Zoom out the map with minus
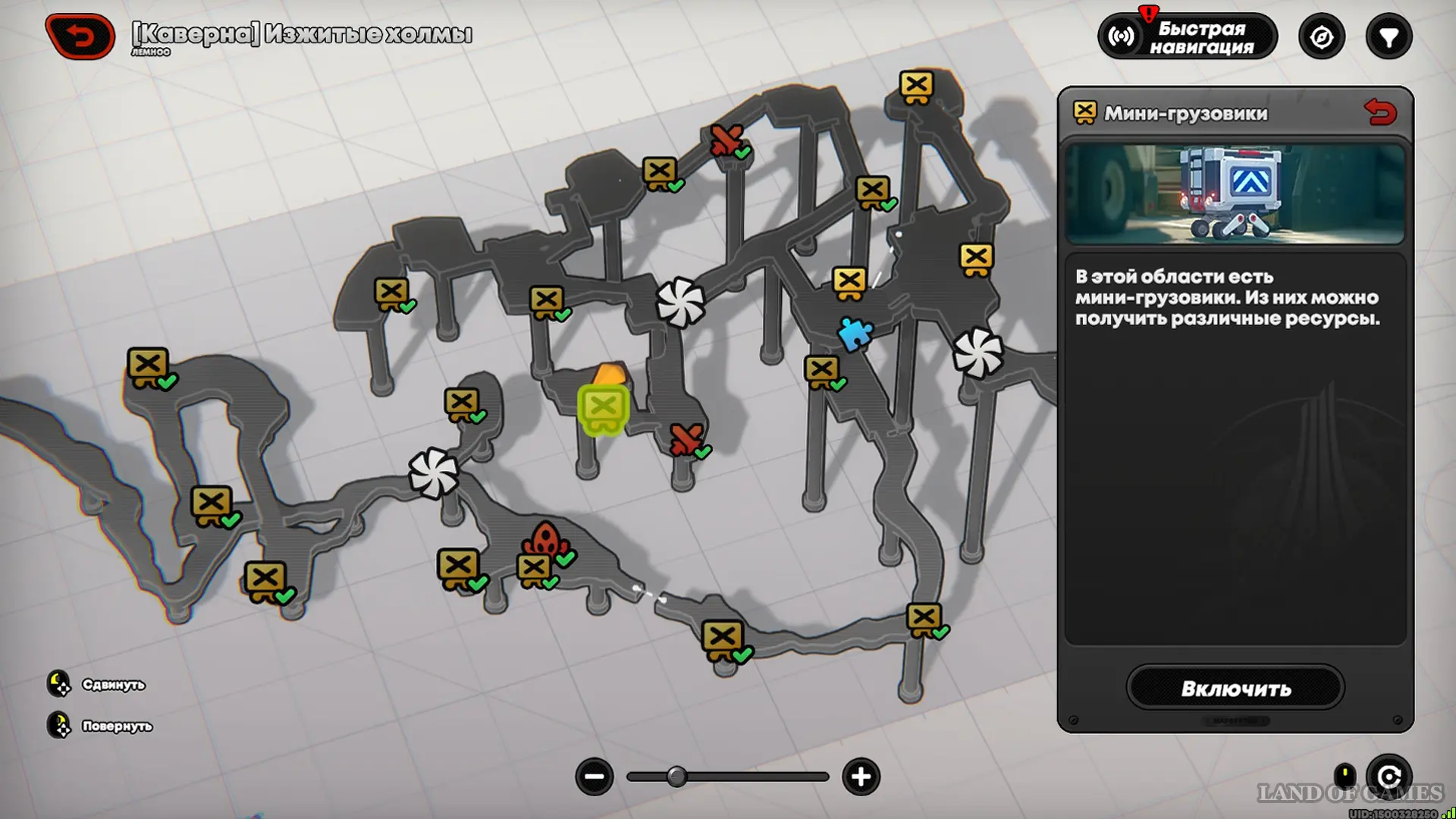This screenshot has height=819, width=1456. click(594, 777)
